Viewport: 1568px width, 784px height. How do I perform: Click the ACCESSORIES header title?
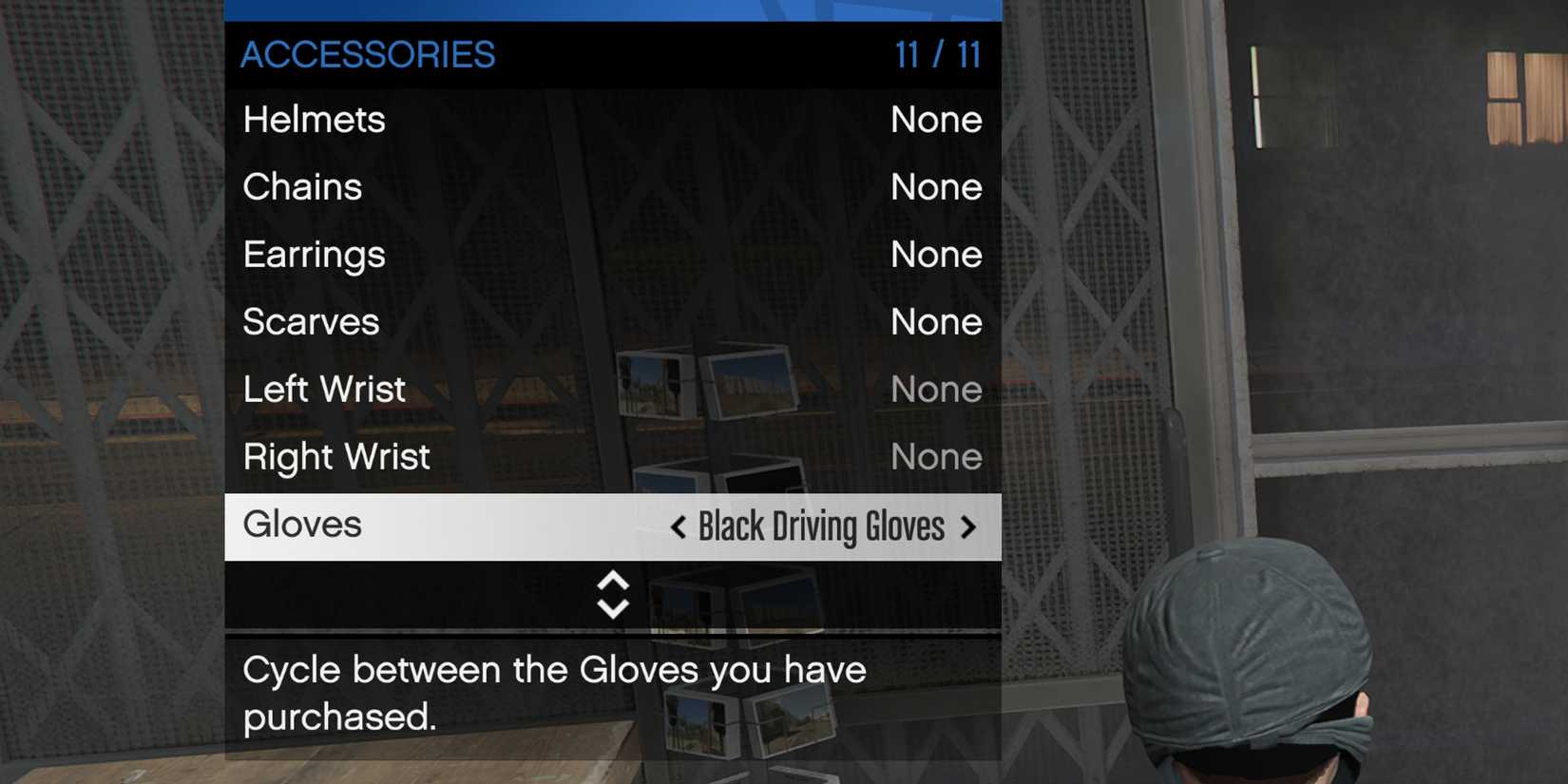(369, 55)
